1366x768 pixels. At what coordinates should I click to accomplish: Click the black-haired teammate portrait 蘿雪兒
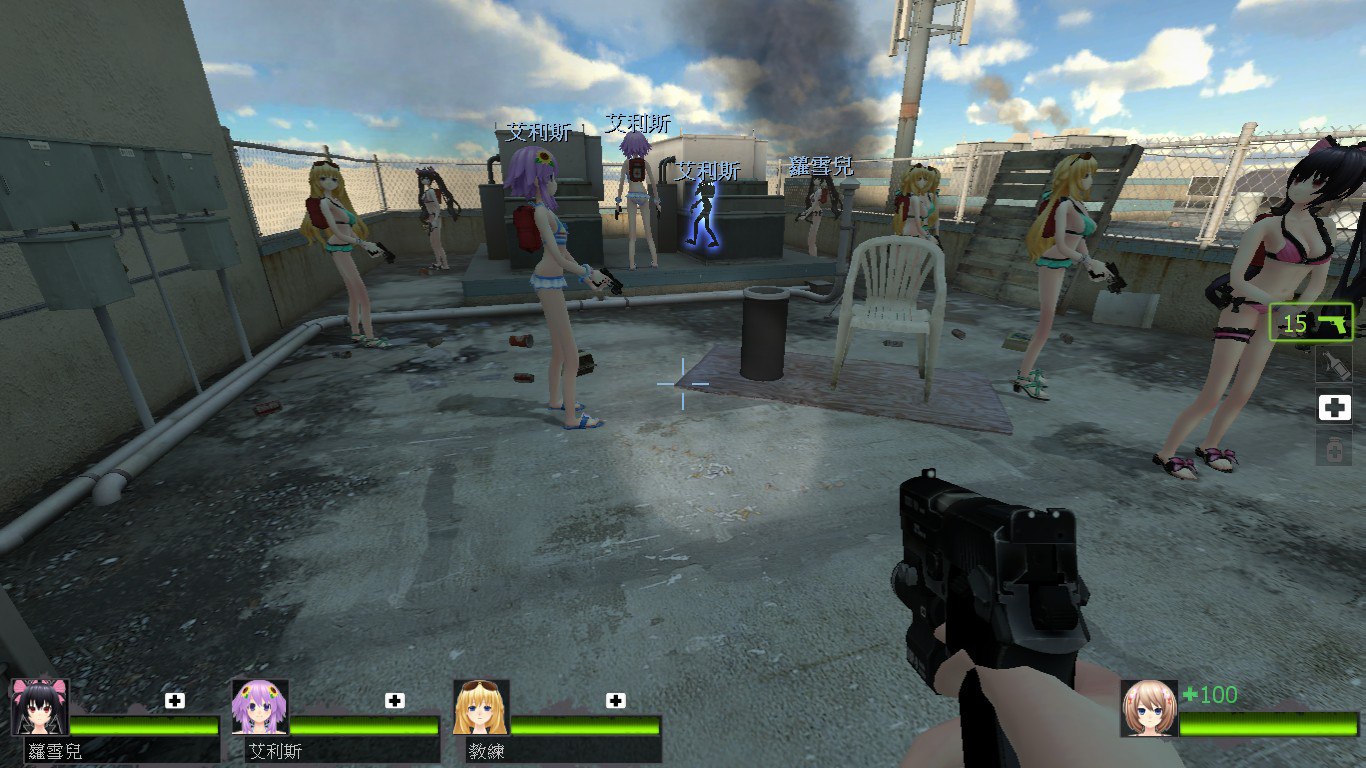pyautogui.click(x=40, y=707)
